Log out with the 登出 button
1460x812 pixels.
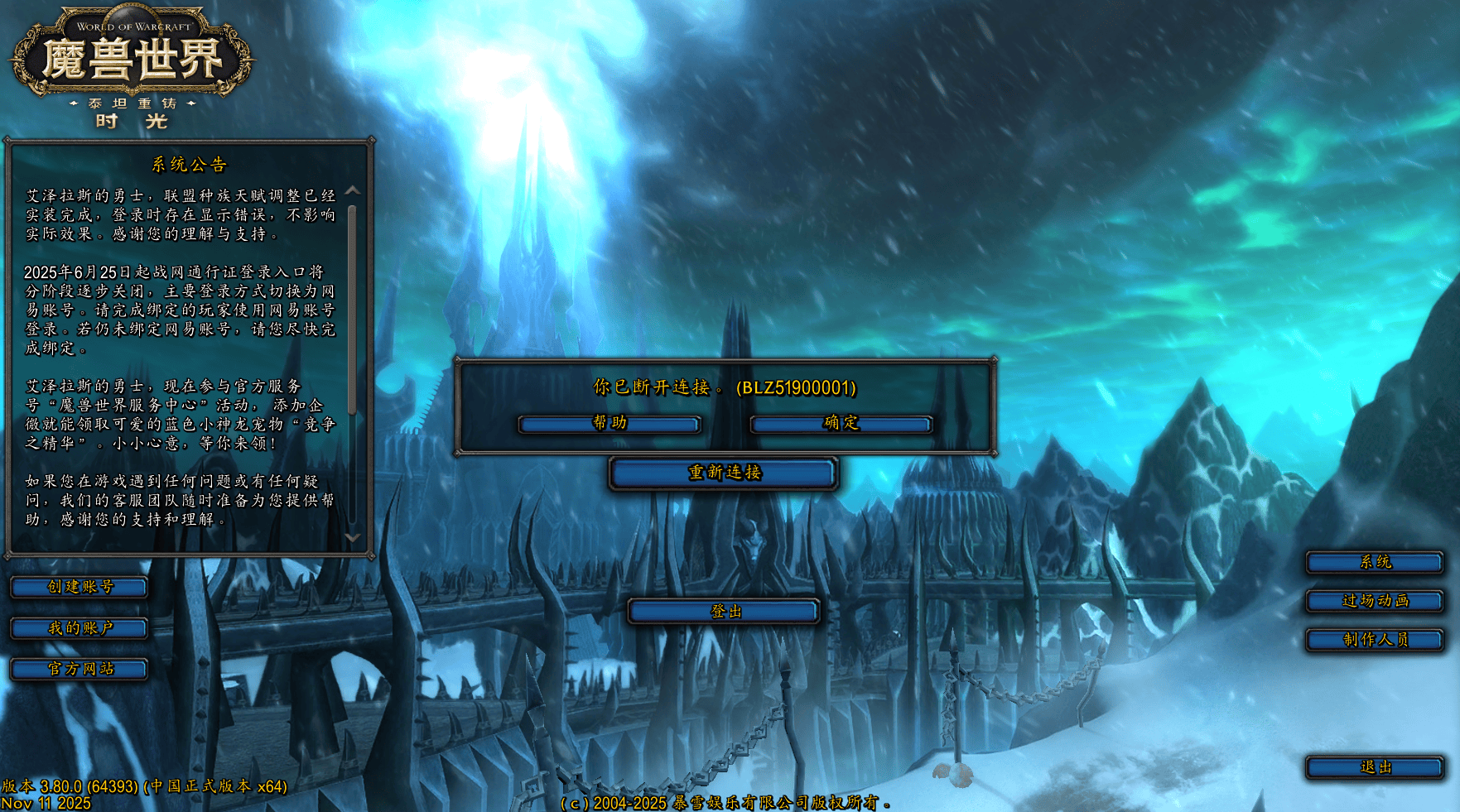pos(725,612)
